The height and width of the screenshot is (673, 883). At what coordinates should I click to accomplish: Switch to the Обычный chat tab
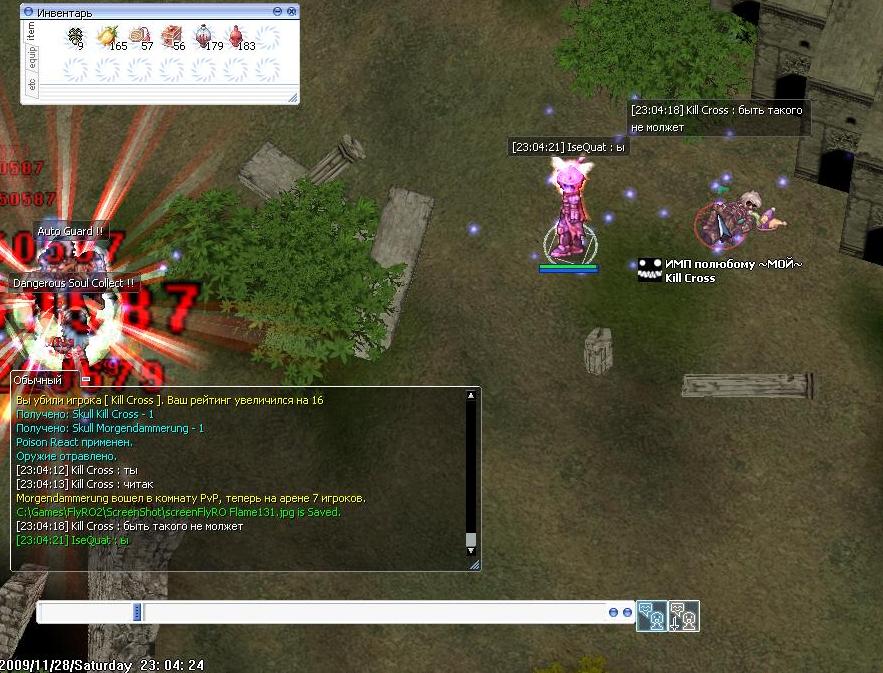coord(40,380)
